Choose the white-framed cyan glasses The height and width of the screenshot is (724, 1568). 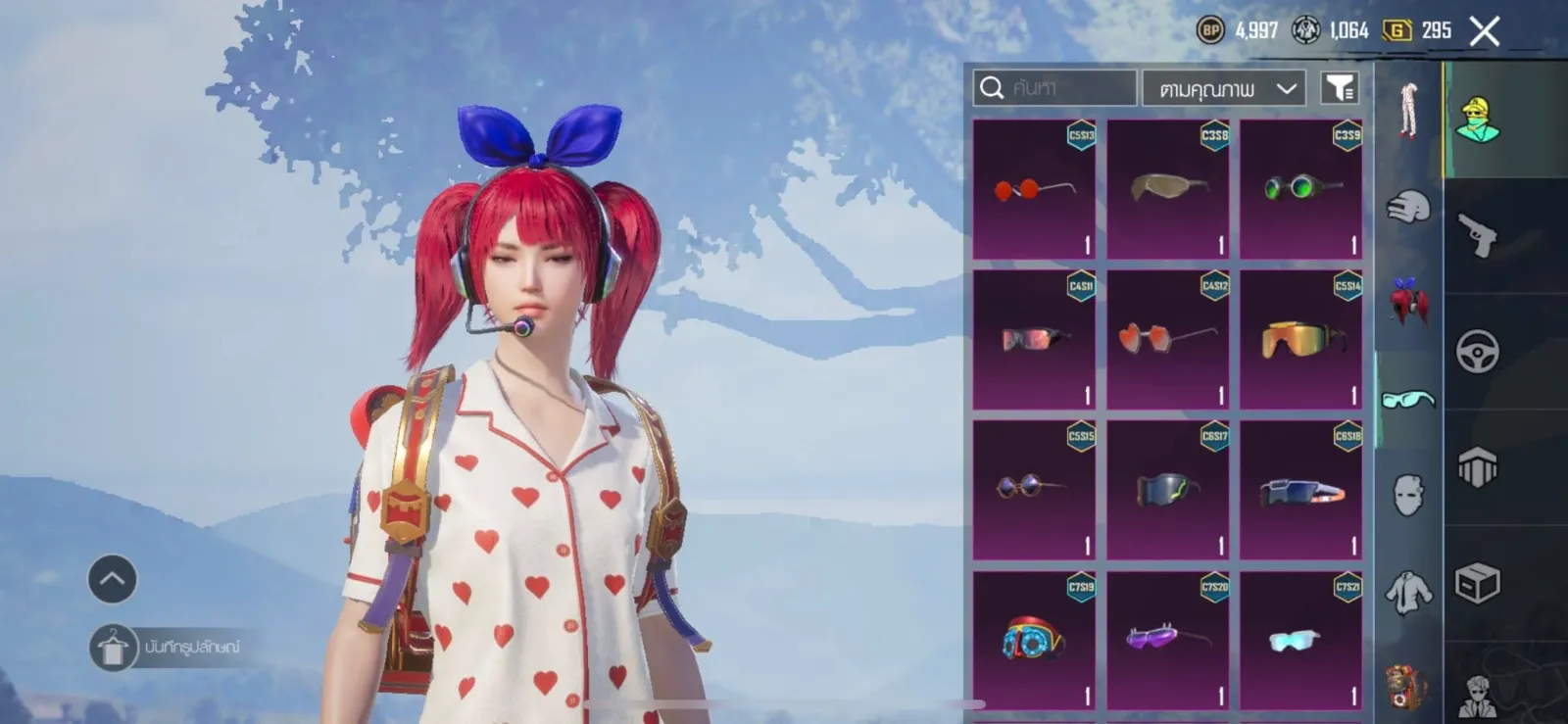point(1300,641)
